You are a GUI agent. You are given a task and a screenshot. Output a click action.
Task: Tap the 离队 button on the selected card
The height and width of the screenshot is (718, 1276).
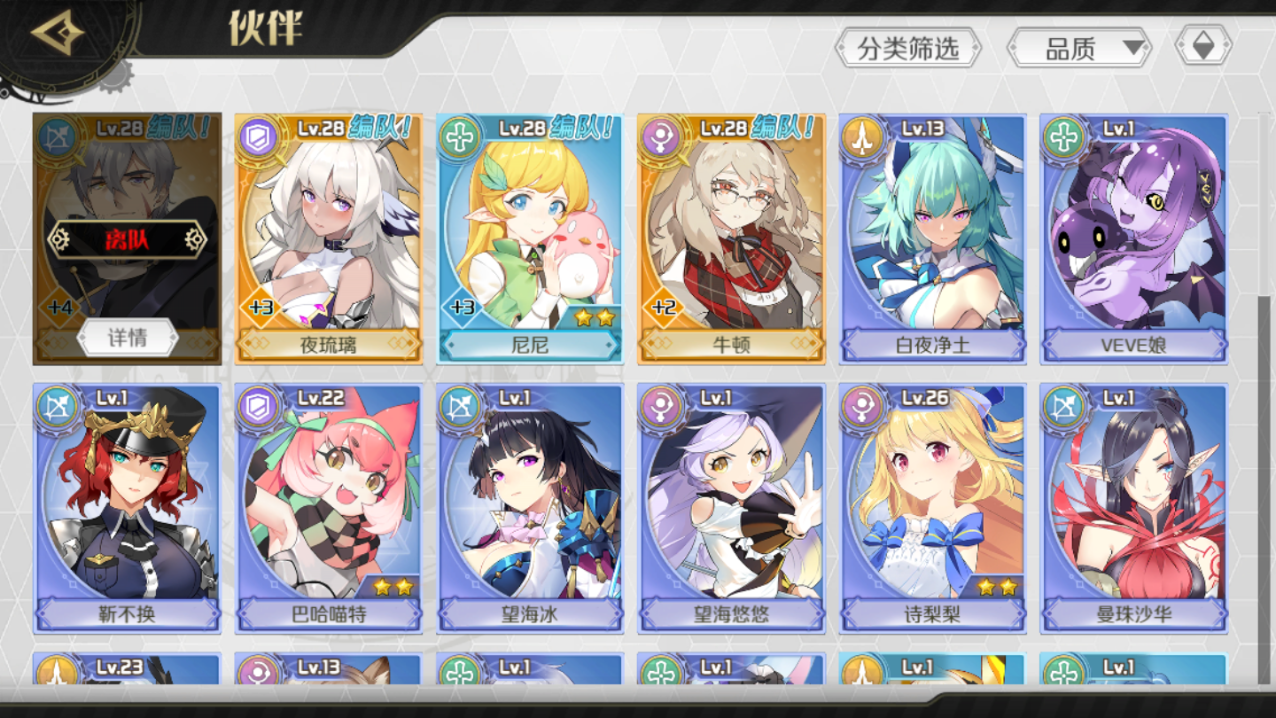tap(127, 238)
